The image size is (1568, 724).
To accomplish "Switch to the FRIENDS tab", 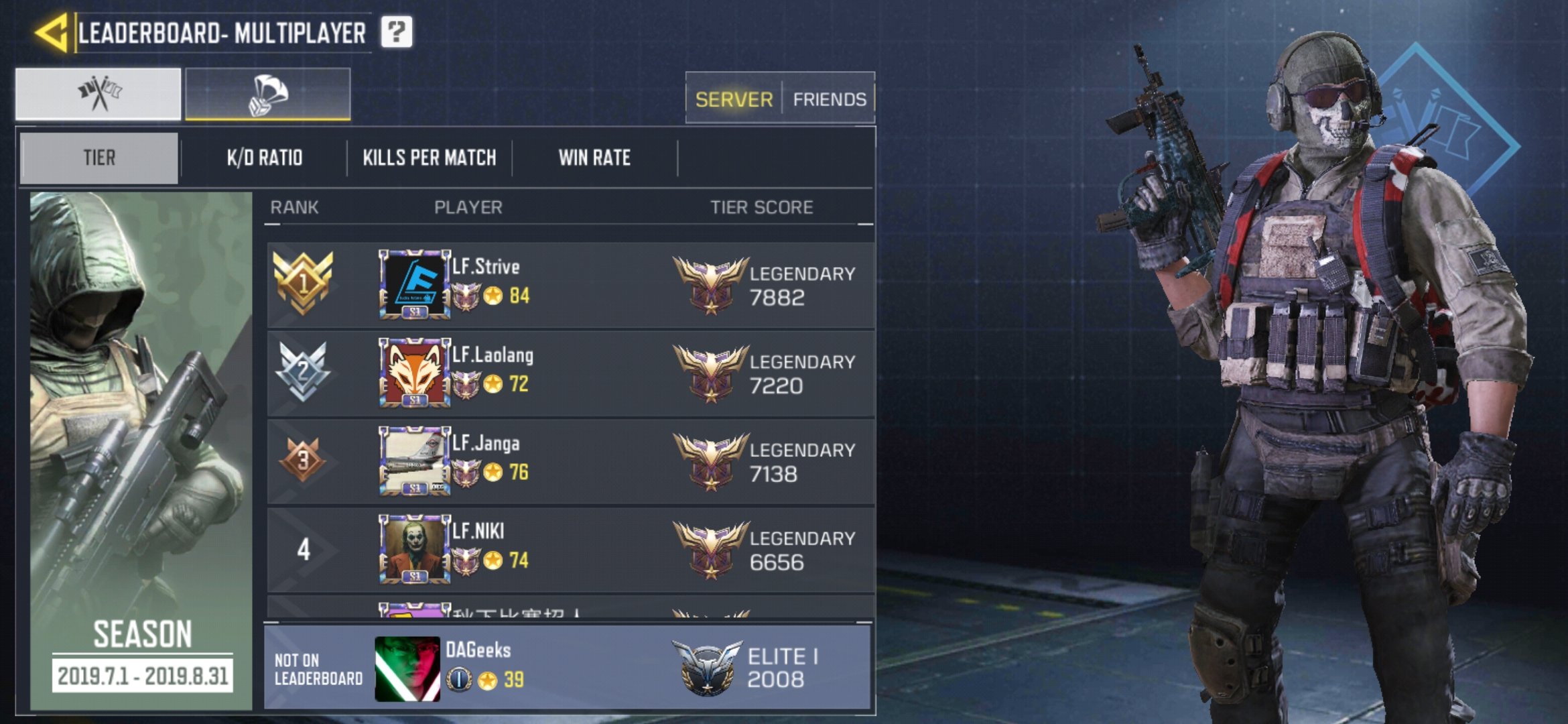I will pyautogui.click(x=829, y=98).
